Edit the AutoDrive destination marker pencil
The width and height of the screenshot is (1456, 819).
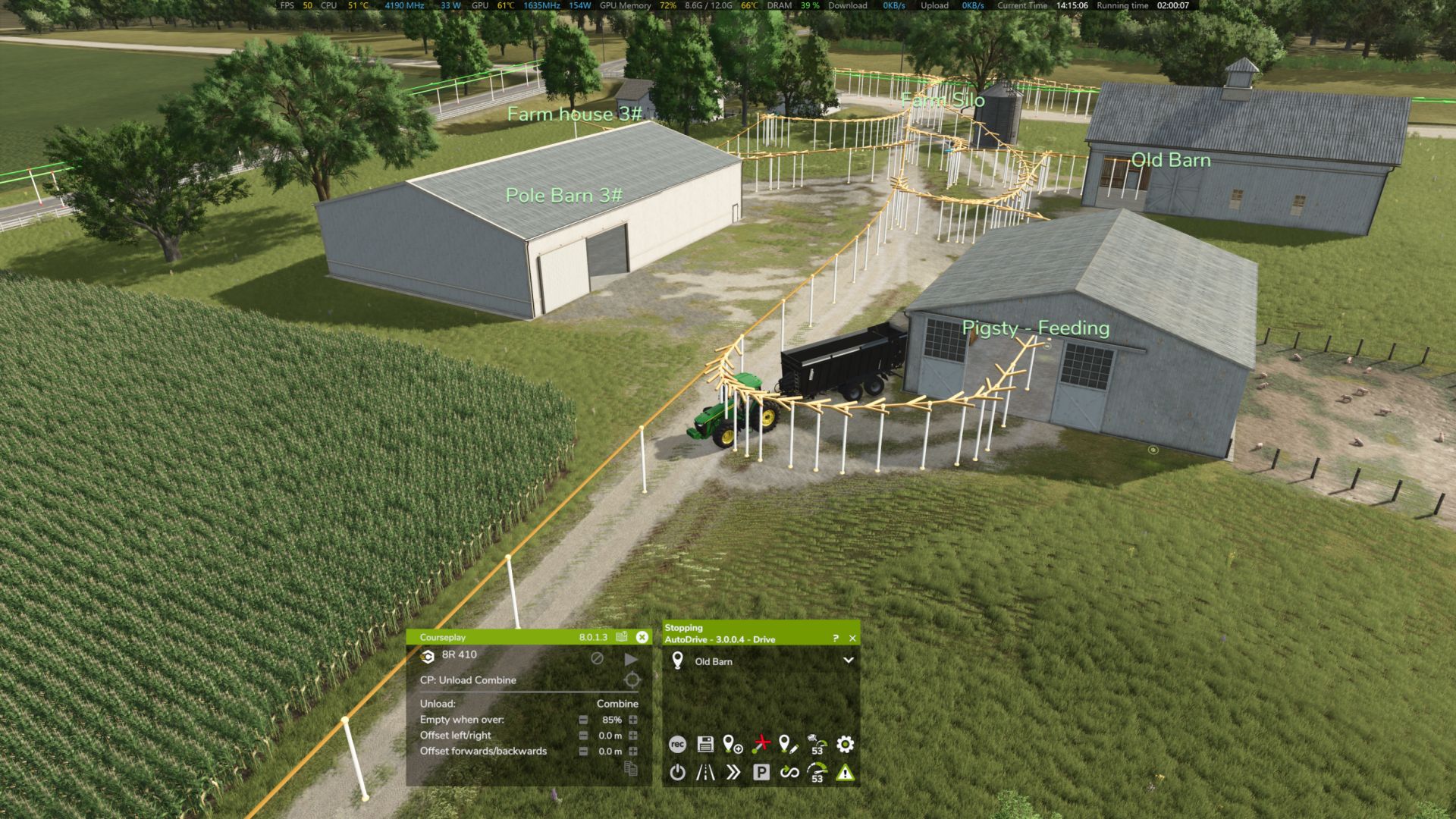(x=789, y=745)
